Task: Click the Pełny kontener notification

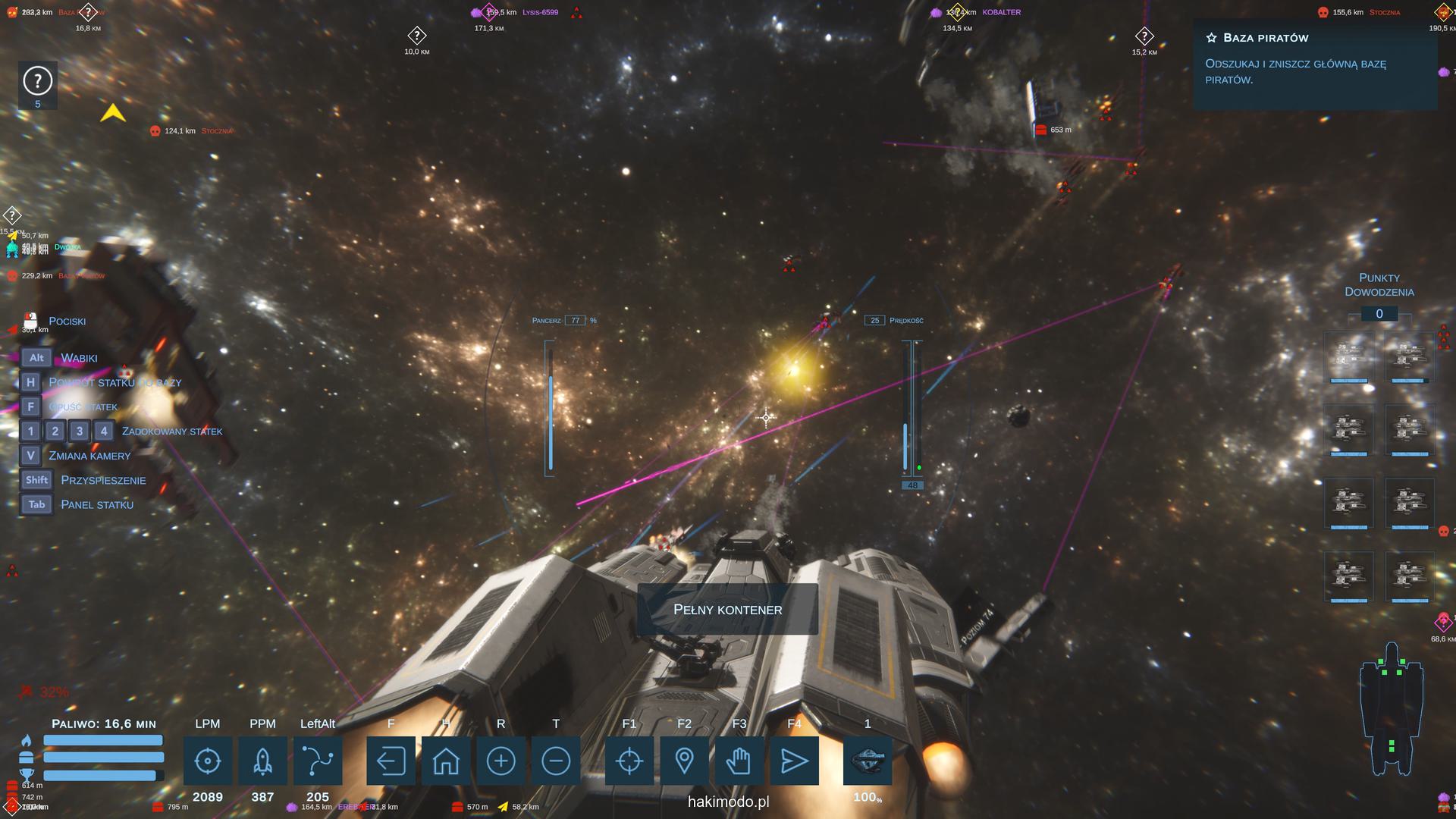Action: coord(727,609)
